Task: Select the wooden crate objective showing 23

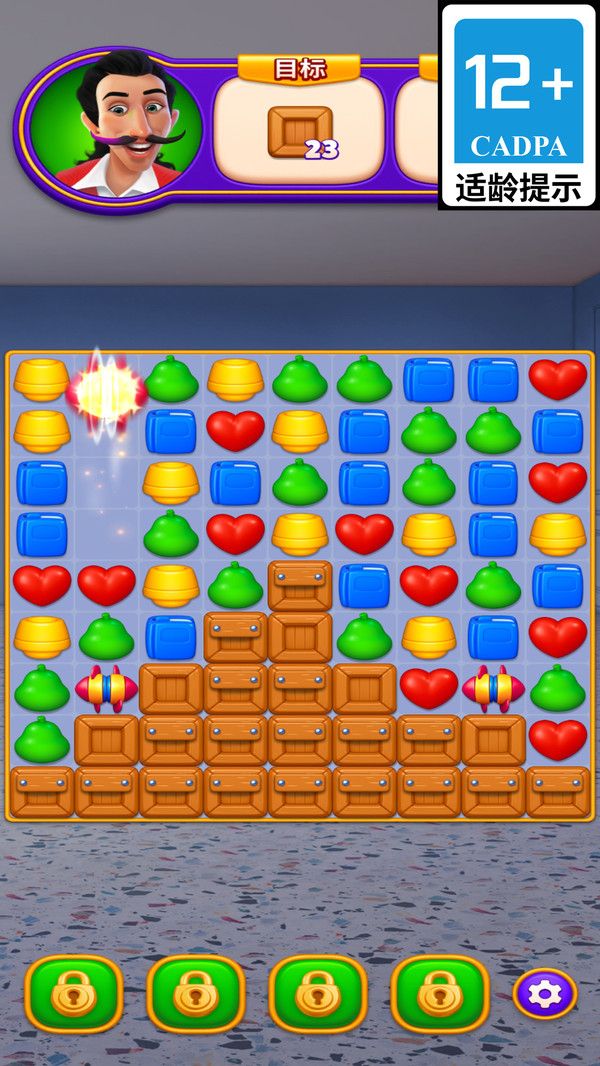Action: click(300, 133)
